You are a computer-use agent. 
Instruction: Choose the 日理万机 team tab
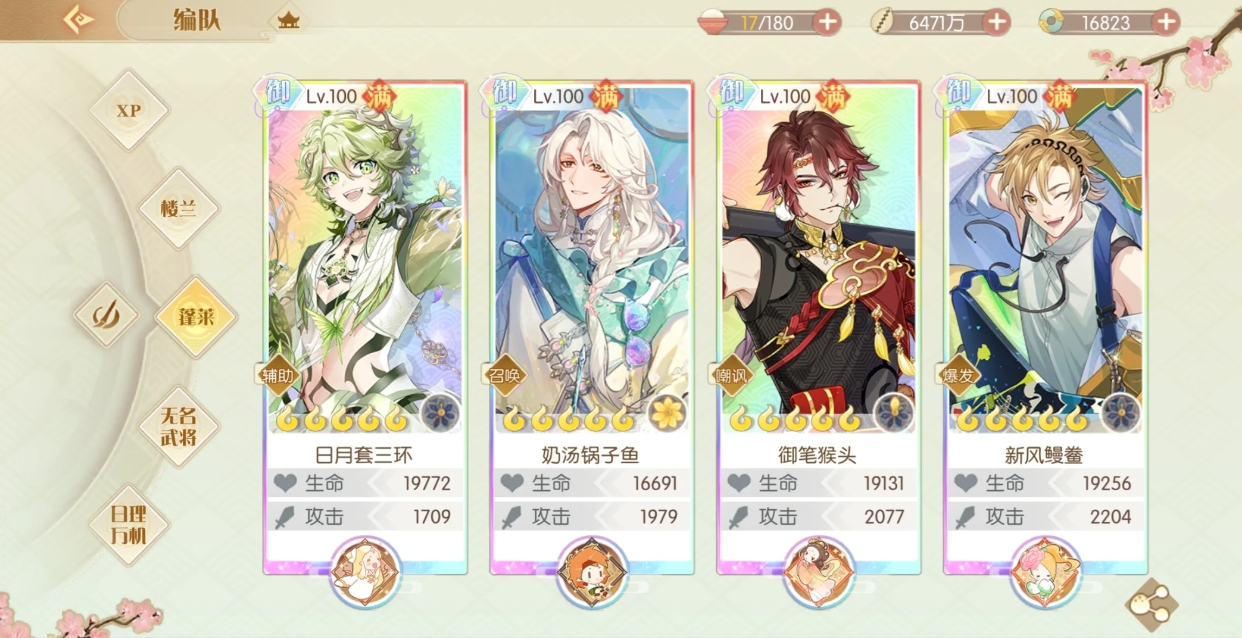click(128, 524)
